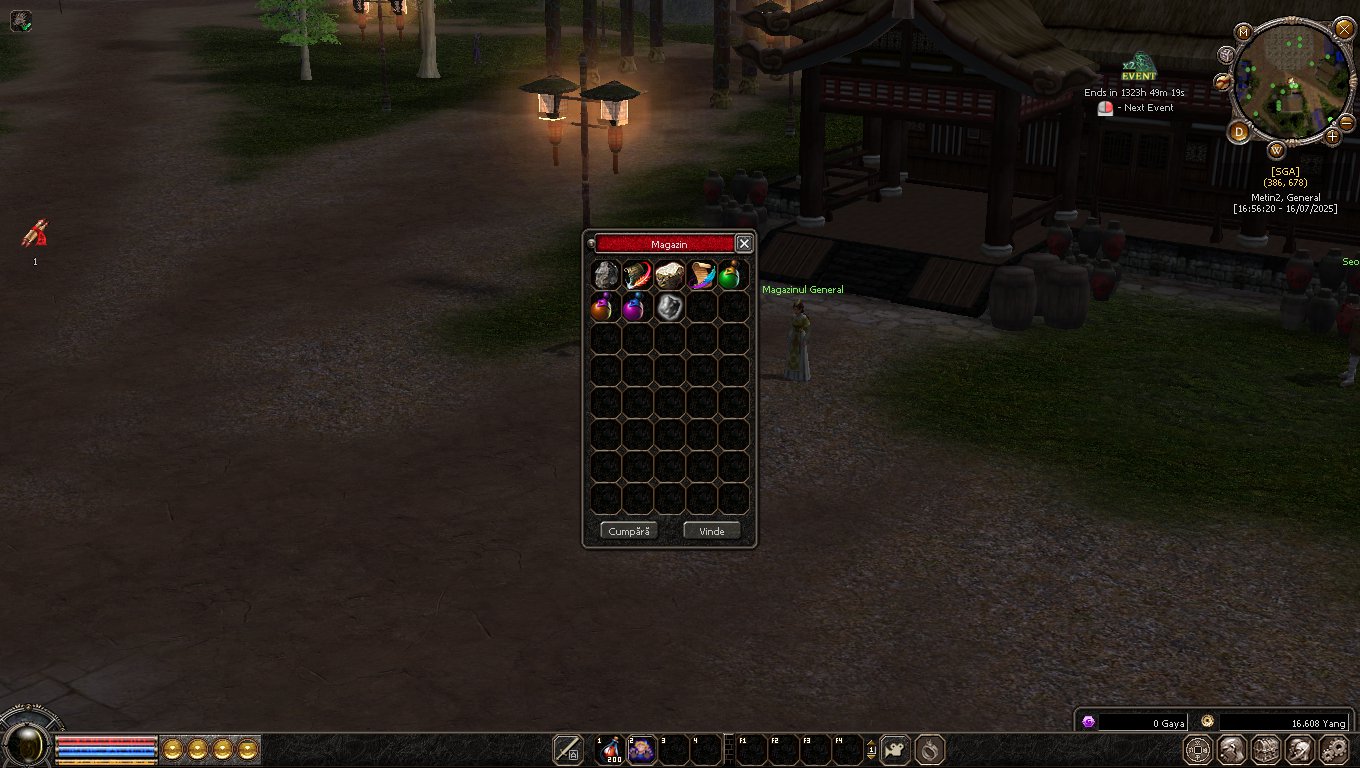Open the map with the M button
The height and width of the screenshot is (768, 1360).
[x=1243, y=32]
